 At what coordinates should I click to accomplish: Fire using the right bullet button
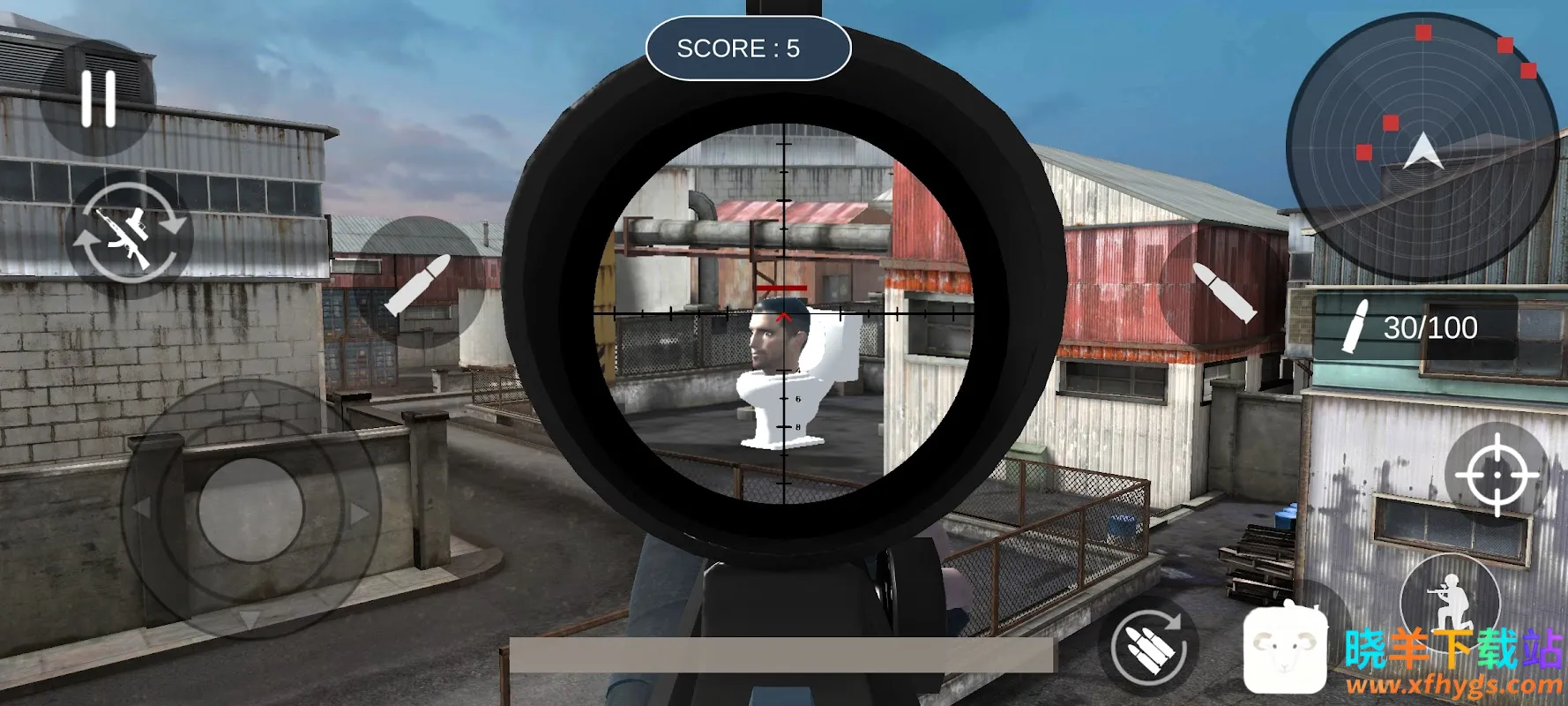(x=1223, y=291)
